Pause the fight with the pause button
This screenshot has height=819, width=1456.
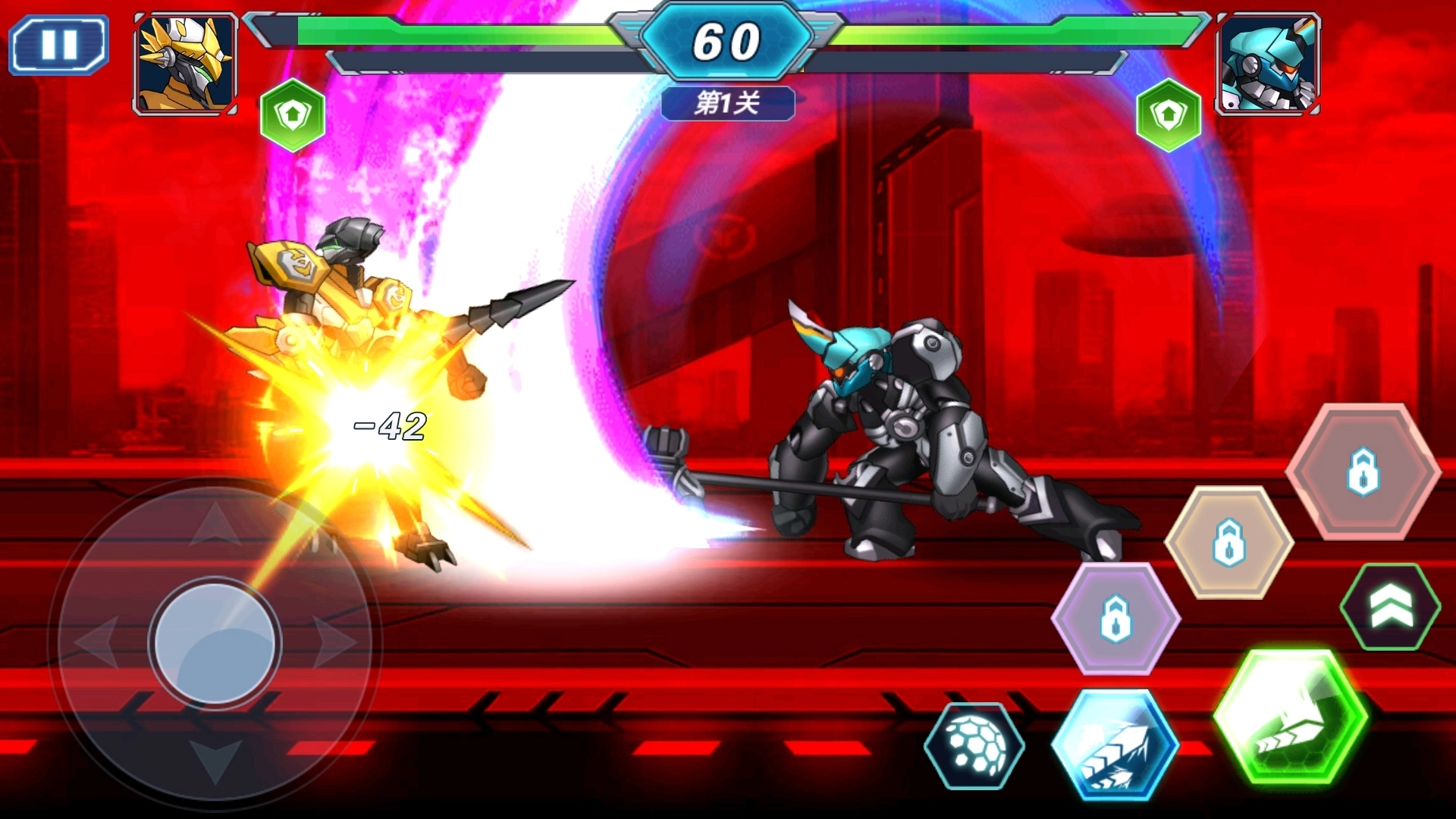click(x=59, y=45)
